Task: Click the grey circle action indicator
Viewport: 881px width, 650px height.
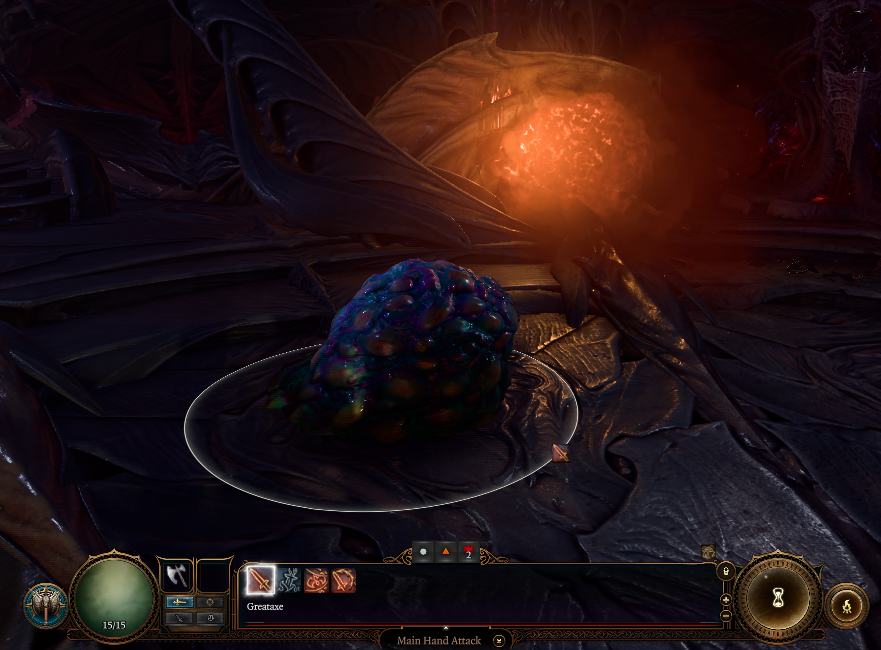Action: coord(423,551)
